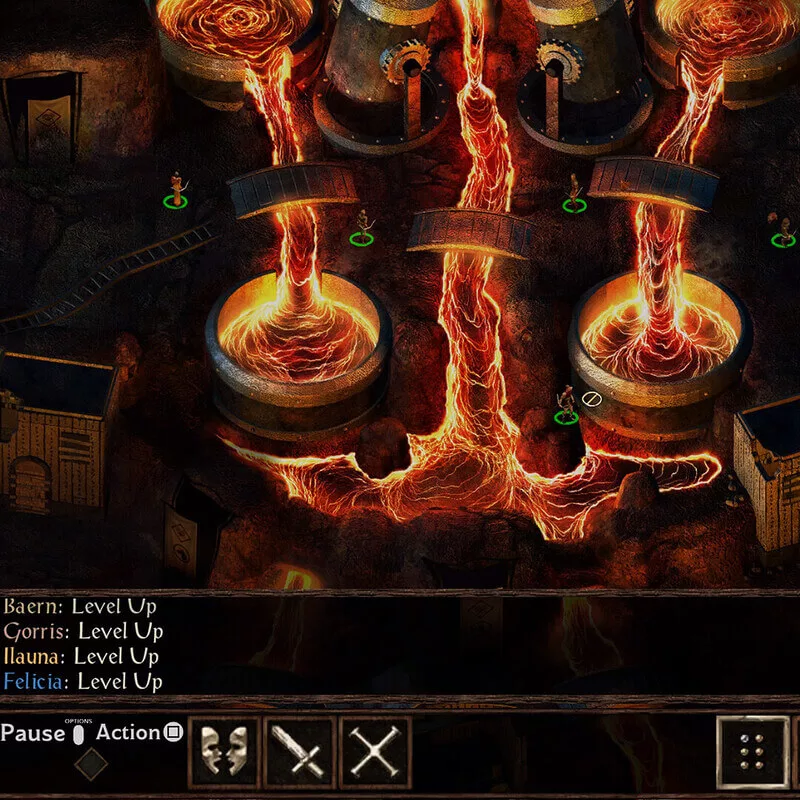Screen dimensions: 800x800
Task: Select the party member beside the lava basin
Action: point(566,404)
